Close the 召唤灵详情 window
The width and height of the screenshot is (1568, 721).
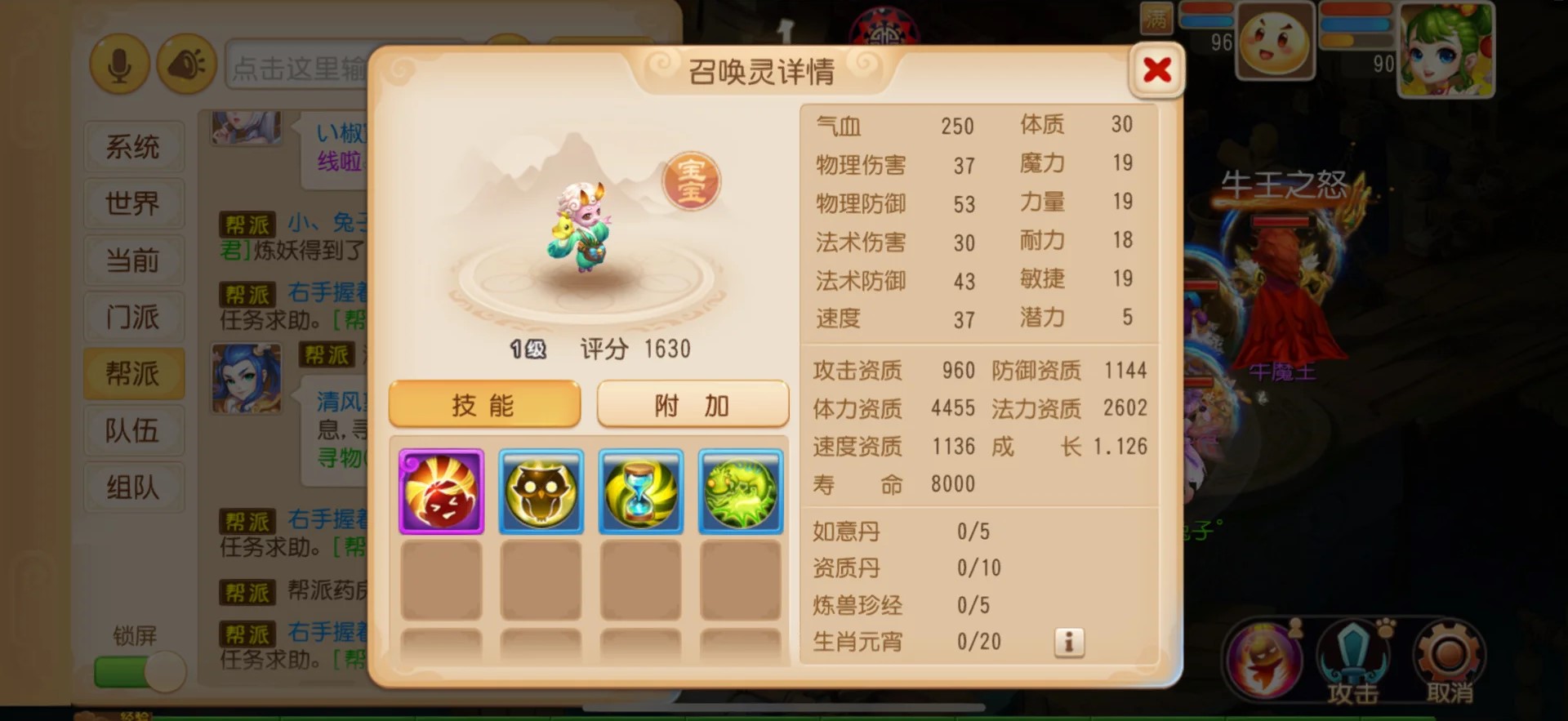[x=1157, y=71]
